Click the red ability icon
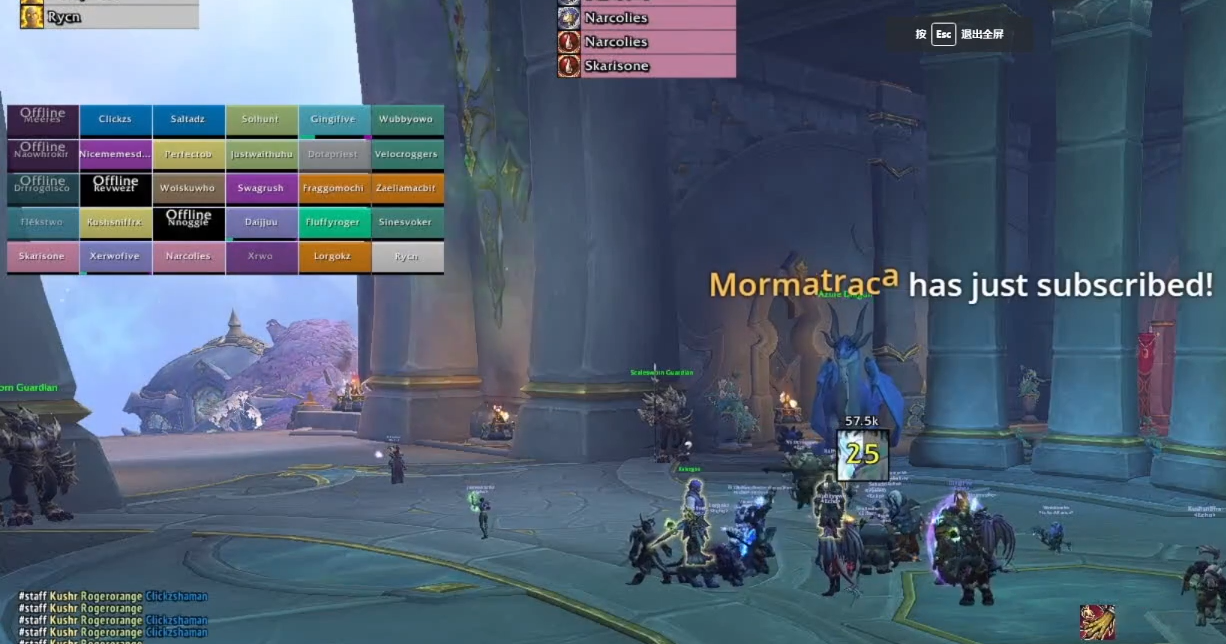1226x644 pixels. point(1097,622)
